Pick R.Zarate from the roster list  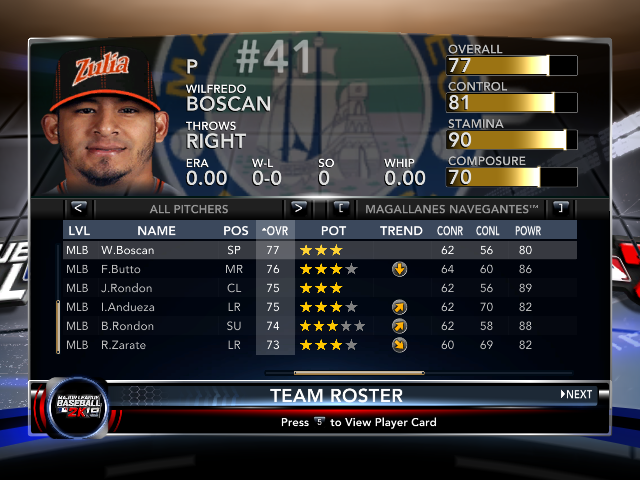[x=125, y=345]
